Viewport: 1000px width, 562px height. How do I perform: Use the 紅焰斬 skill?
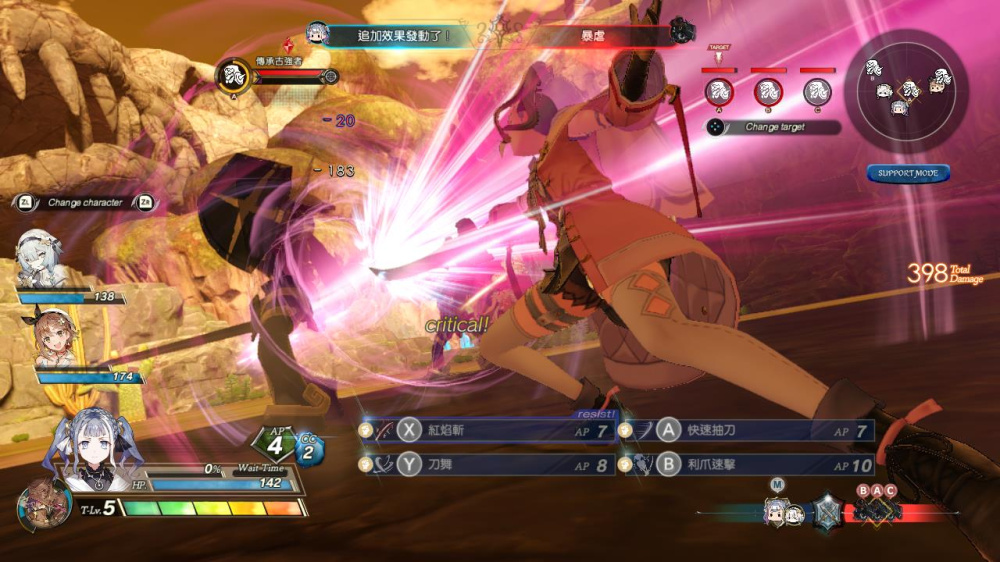[487, 431]
